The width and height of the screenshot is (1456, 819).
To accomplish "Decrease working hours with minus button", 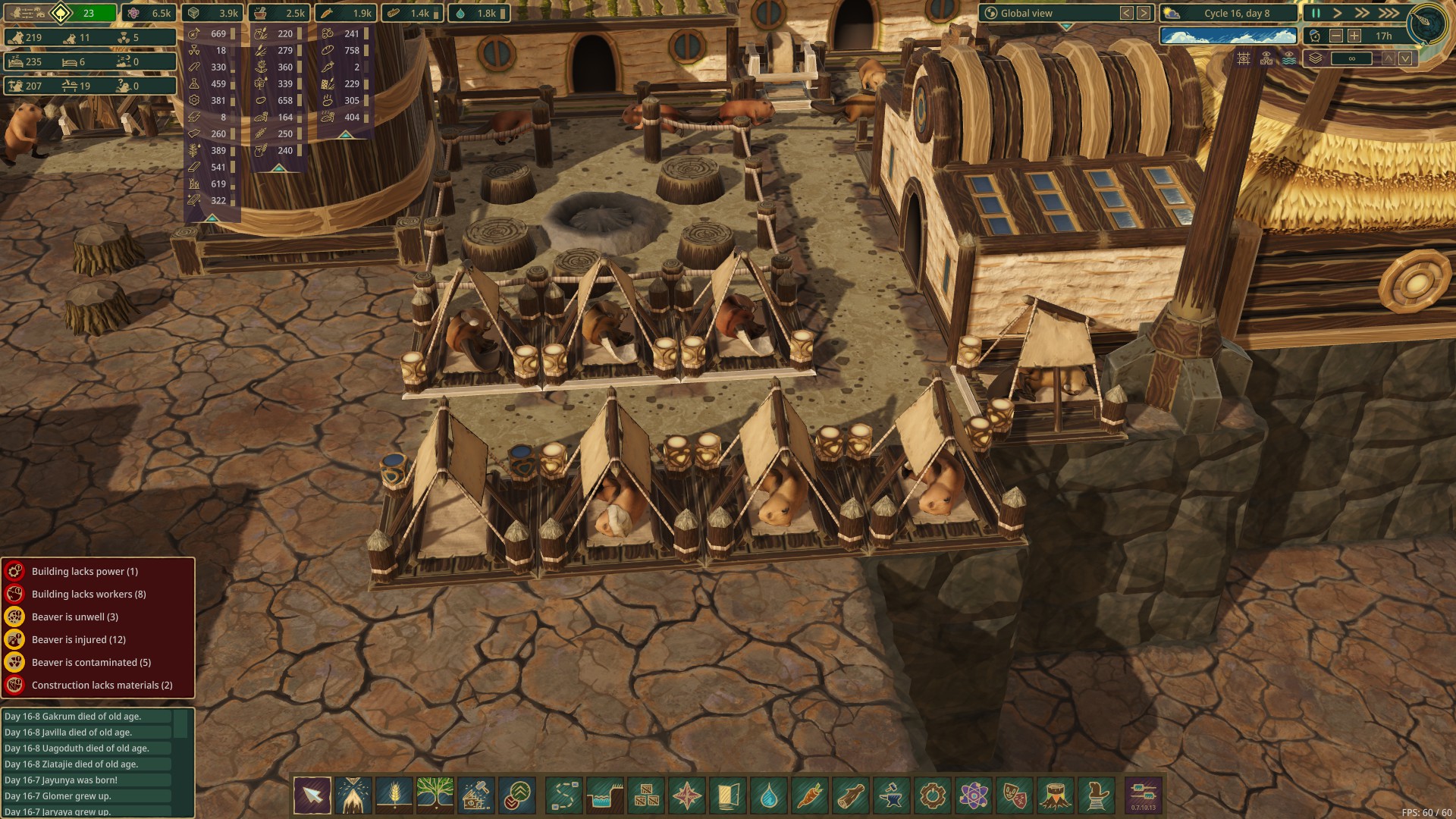I will coord(1336,36).
